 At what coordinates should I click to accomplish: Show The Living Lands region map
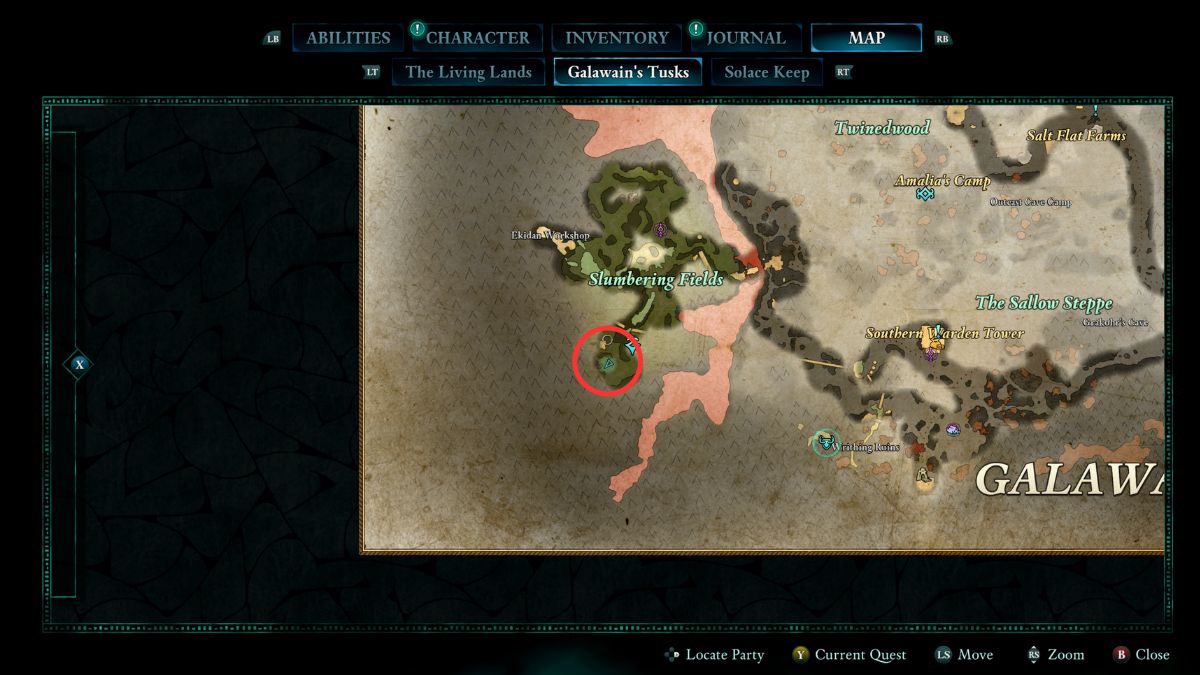[x=469, y=72]
